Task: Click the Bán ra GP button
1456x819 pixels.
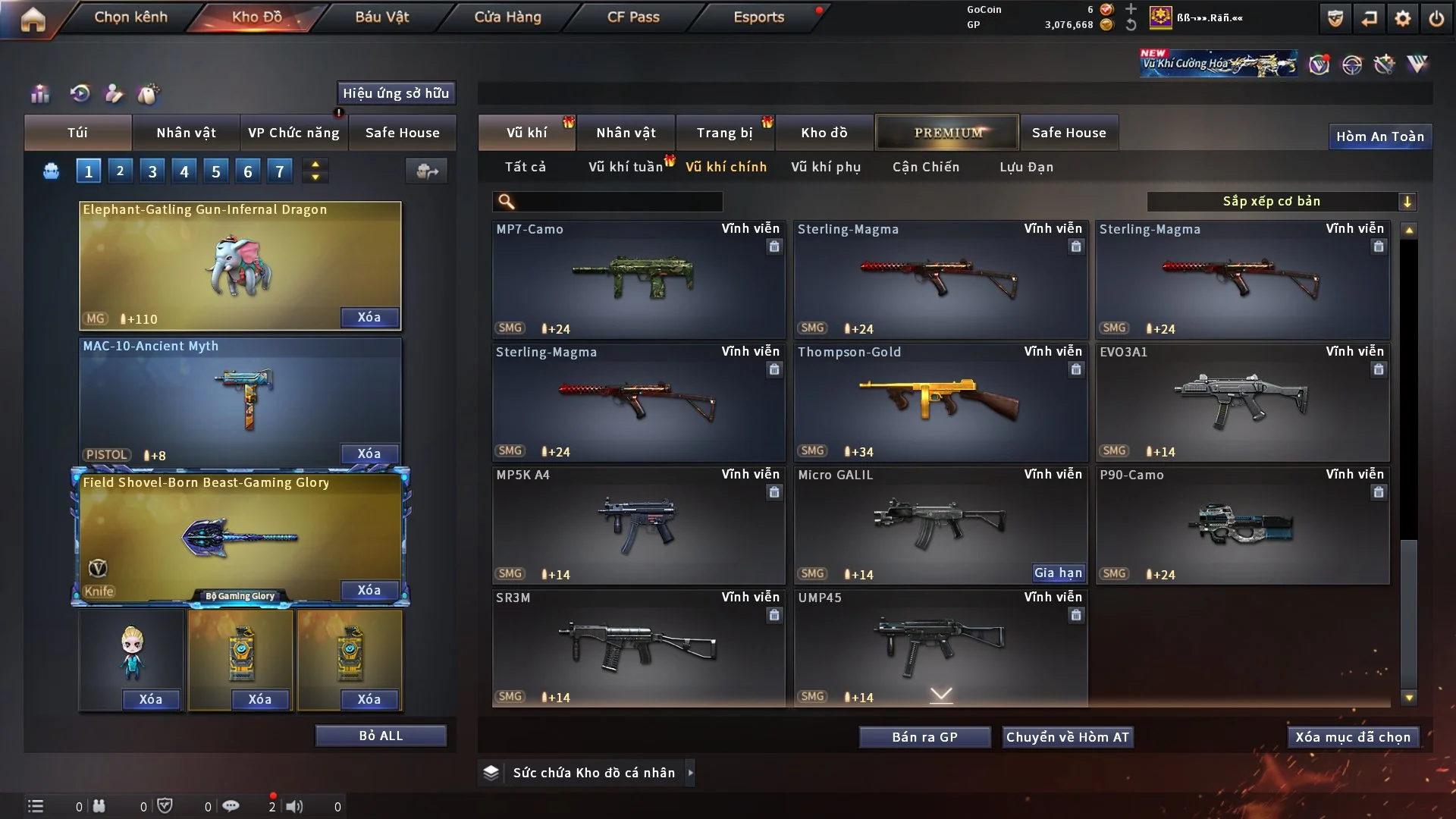Action: [x=924, y=737]
